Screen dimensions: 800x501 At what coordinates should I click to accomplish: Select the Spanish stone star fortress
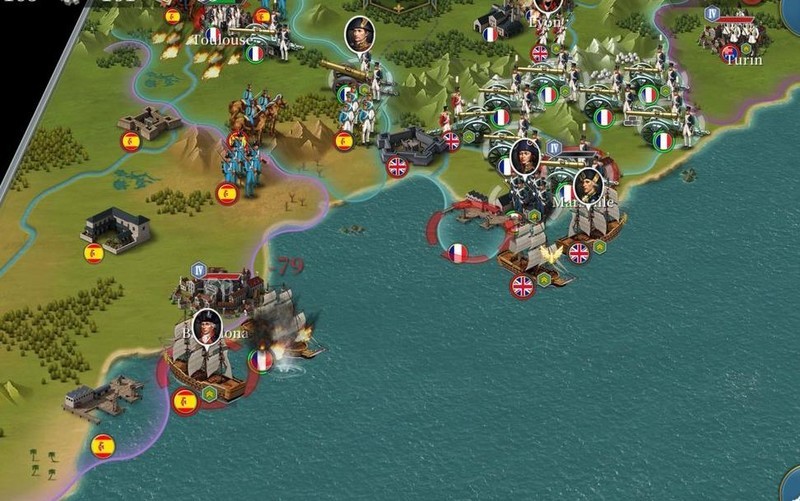coord(150,122)
